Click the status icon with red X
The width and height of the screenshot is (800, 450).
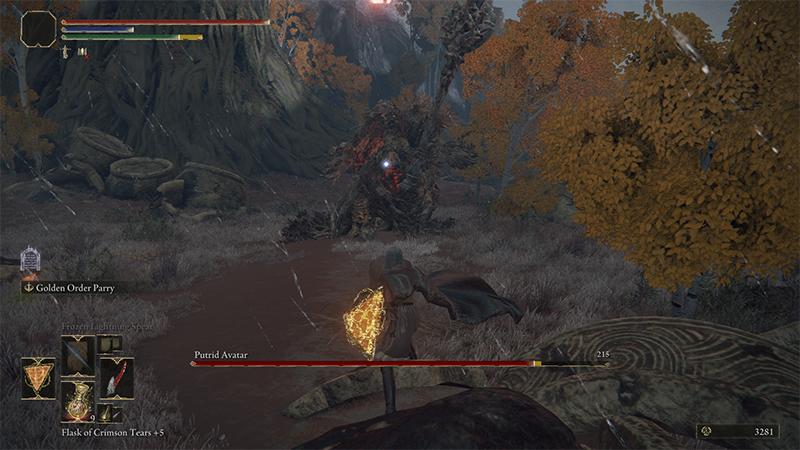pyautogui.click(x=81, y=50)
